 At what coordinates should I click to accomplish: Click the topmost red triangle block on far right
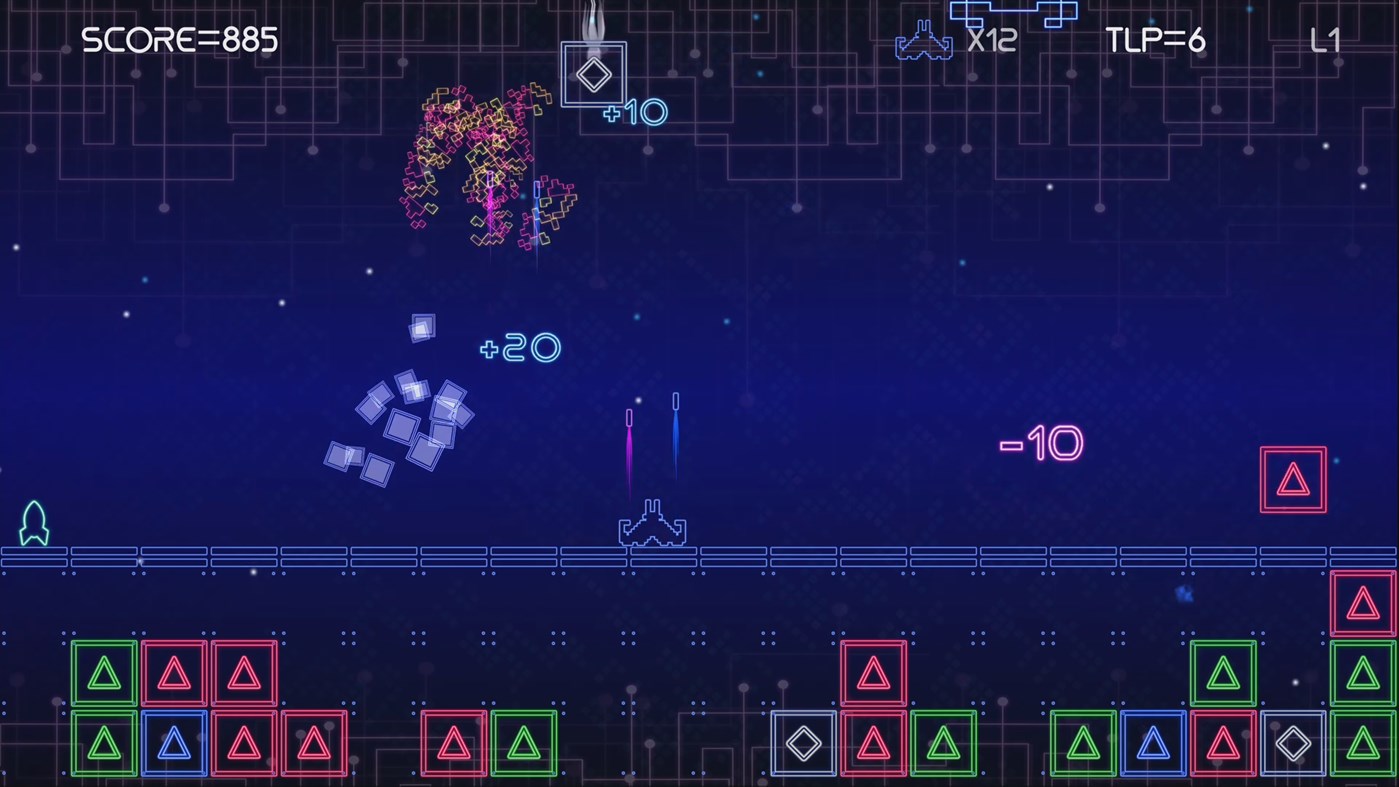coord(1362,602)
